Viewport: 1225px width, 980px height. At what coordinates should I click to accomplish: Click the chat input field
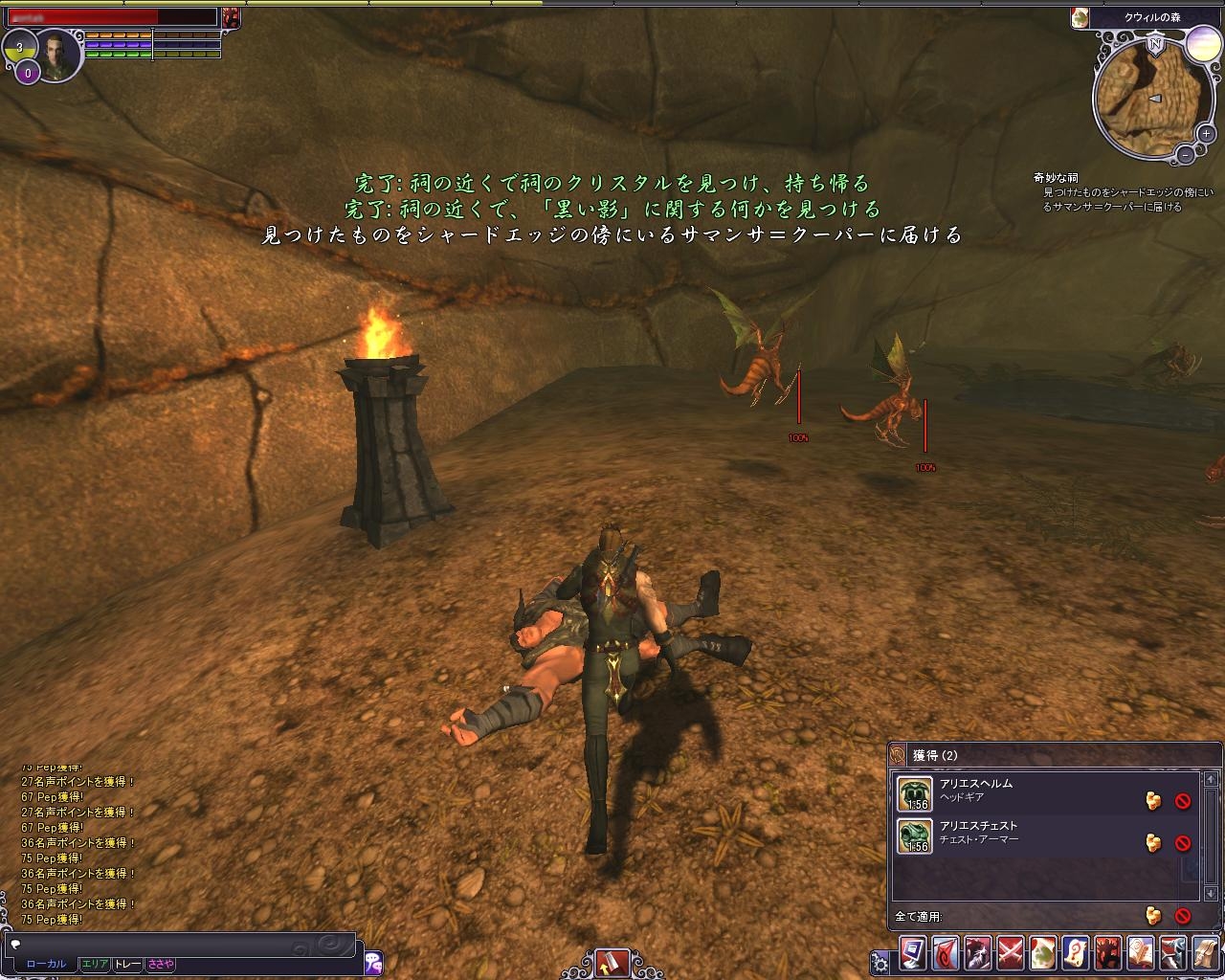[x=182, y=944]
